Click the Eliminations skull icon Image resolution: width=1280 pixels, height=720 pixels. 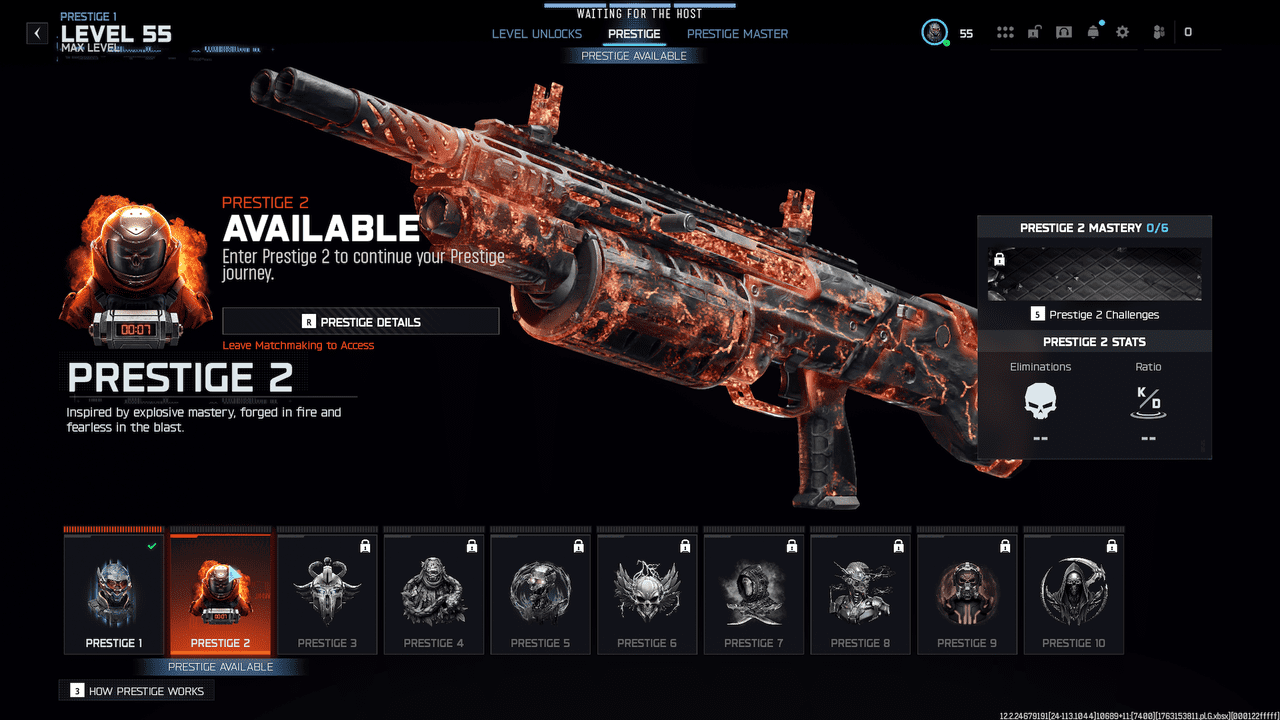pos(1040,403)
